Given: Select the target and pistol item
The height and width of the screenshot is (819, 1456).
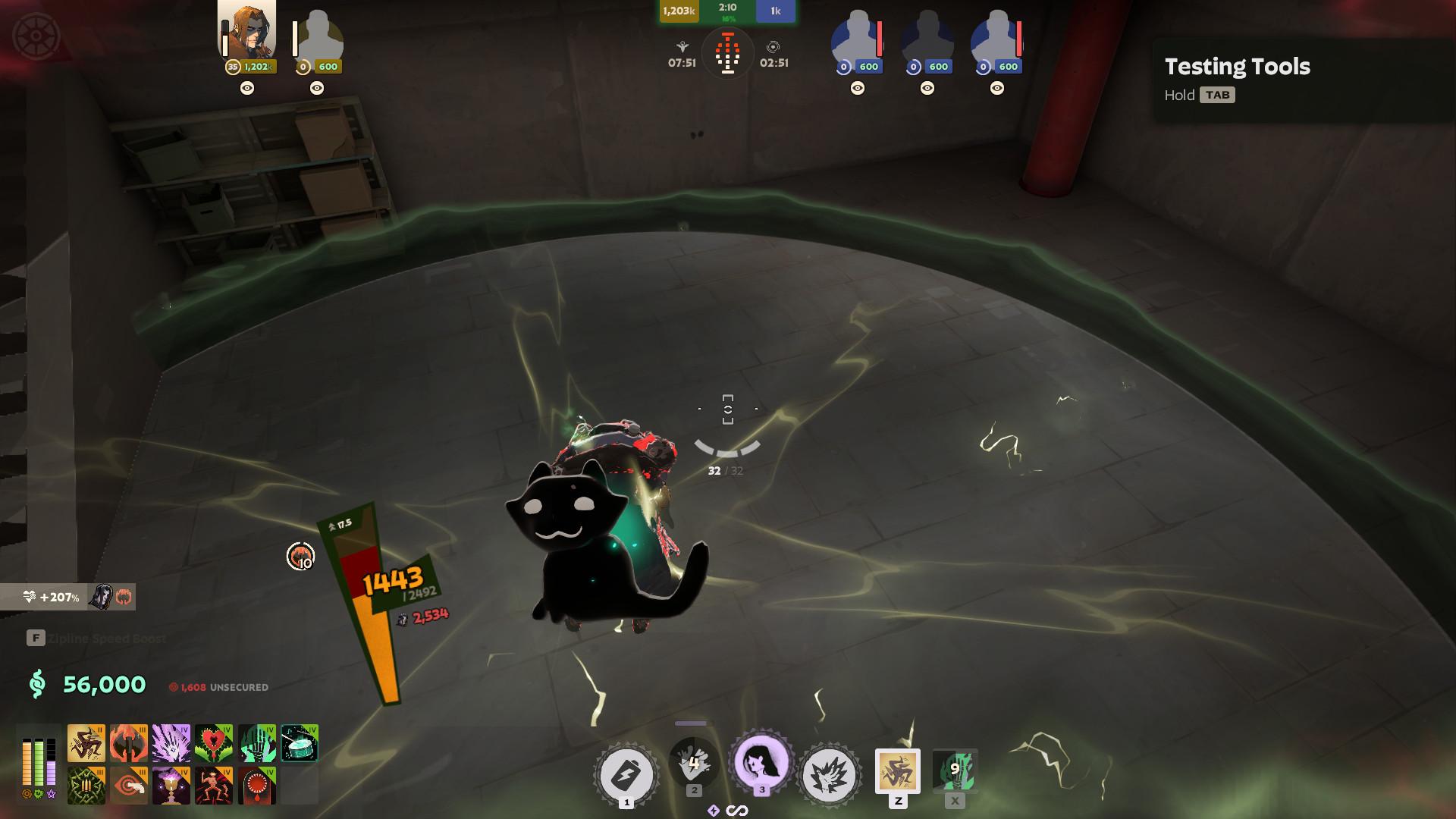Looking at the screenshot, I should pos(129,786).
